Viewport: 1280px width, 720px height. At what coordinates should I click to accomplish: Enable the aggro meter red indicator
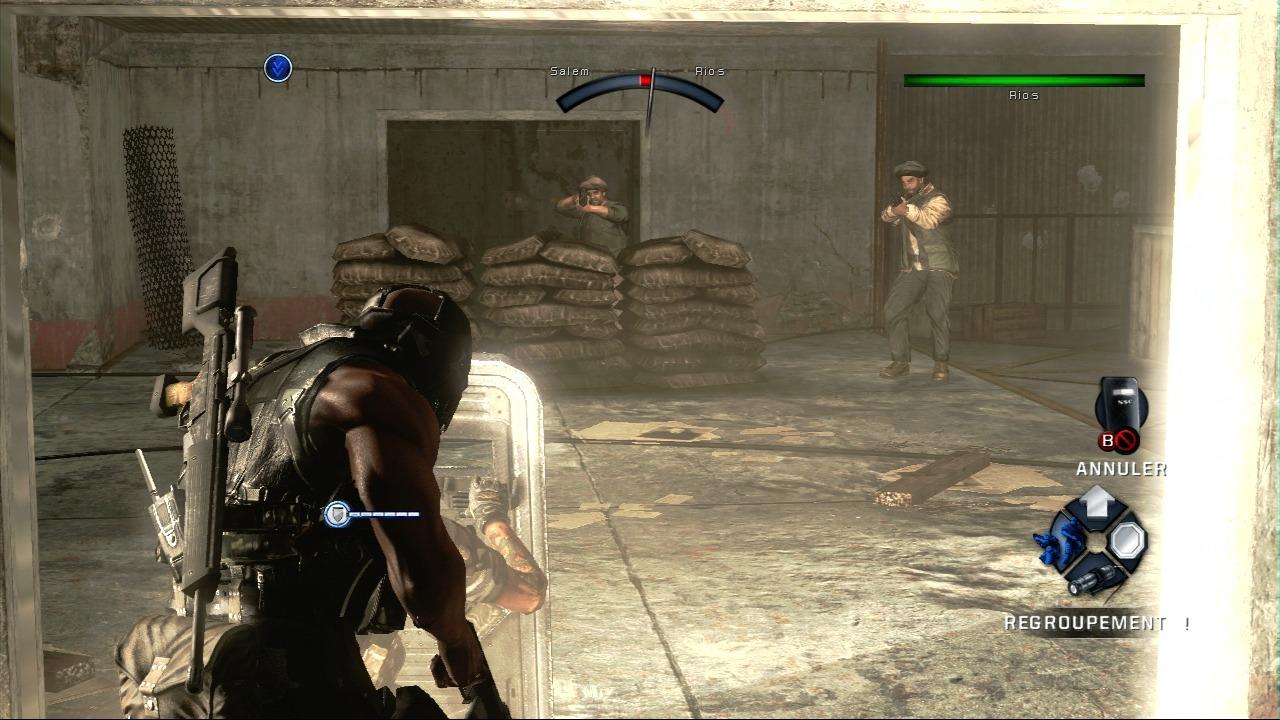coord(646,80)
